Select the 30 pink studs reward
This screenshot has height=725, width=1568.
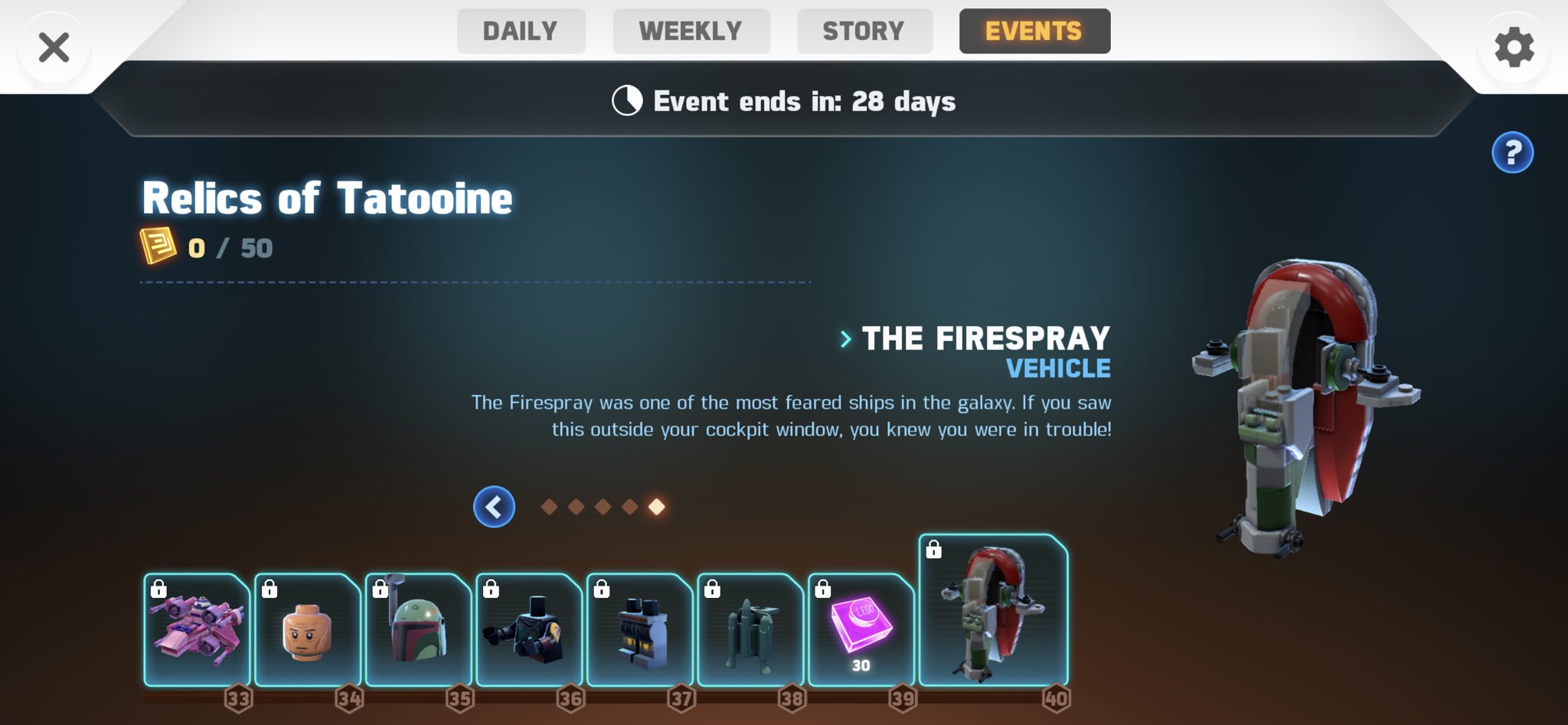pyautogui.click(x=861, y=629)
